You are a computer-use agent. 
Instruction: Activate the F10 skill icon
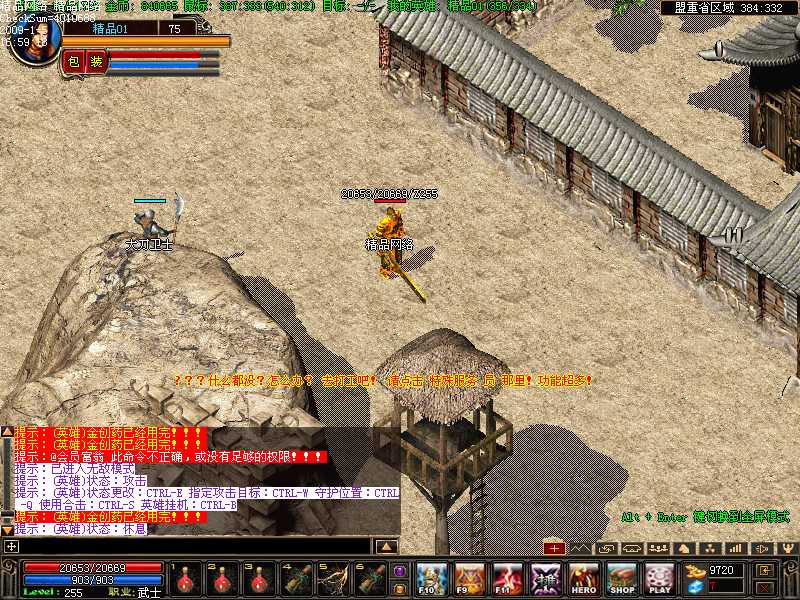click(x=431, y=578)
